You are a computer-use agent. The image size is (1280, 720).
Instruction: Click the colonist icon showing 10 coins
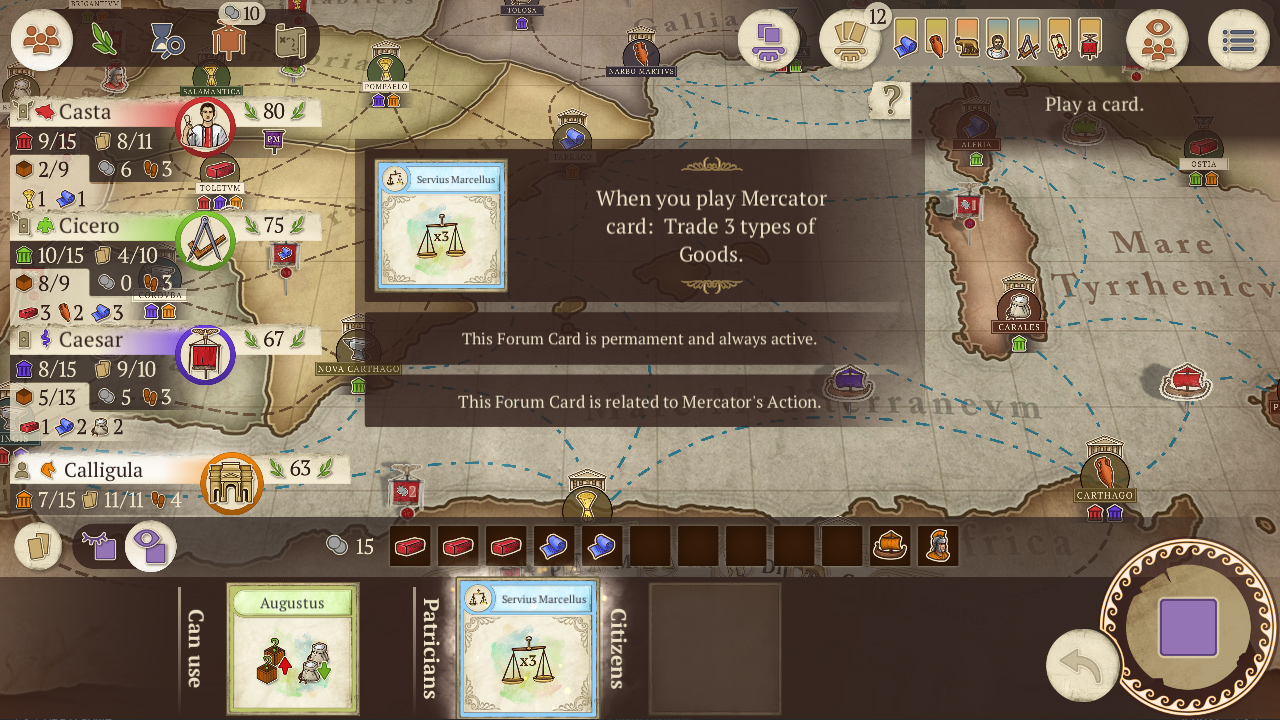(x=226, y=40)
